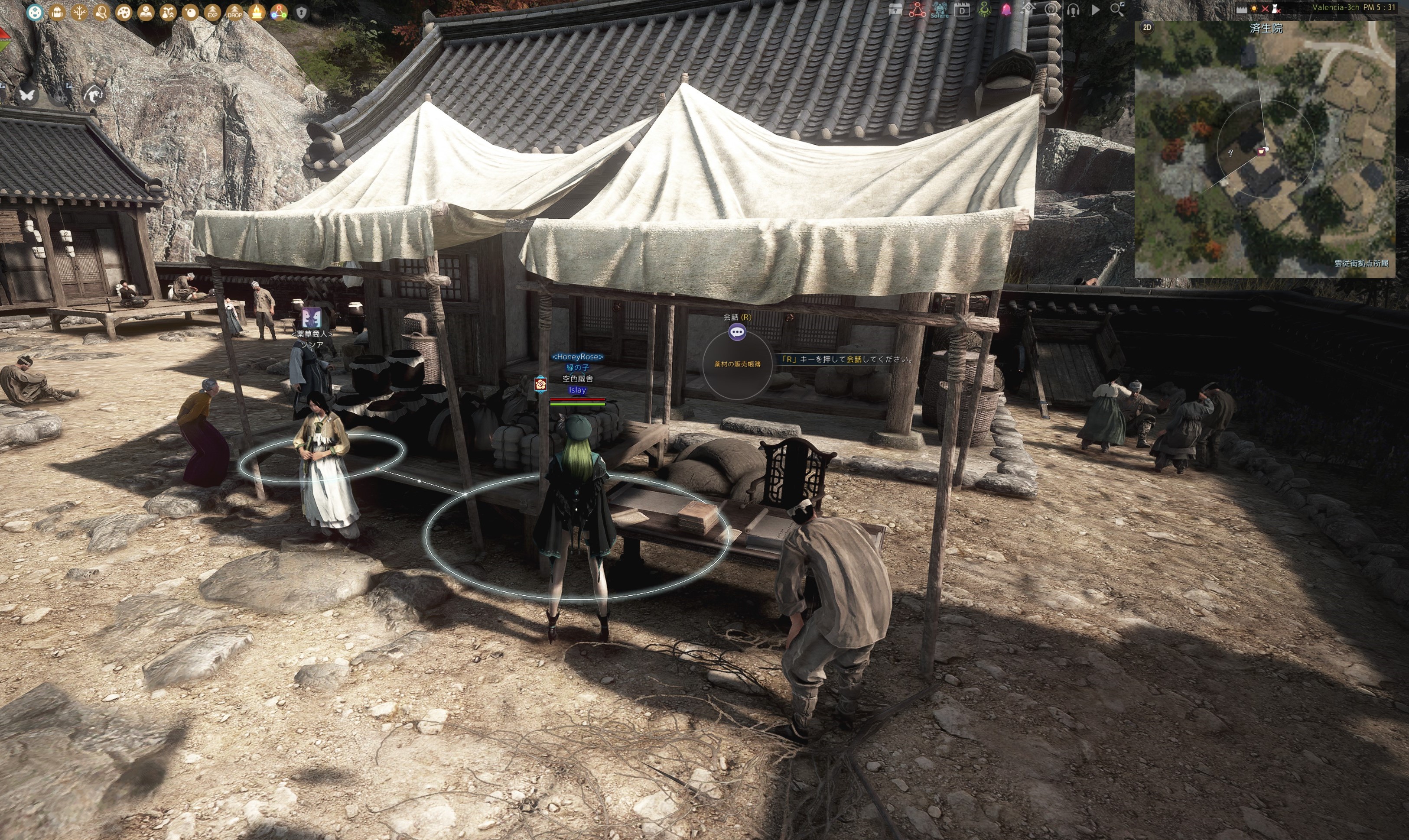Select the white butterfly icon
Viewport: 1409px width, 840px height.
[26, 94]
